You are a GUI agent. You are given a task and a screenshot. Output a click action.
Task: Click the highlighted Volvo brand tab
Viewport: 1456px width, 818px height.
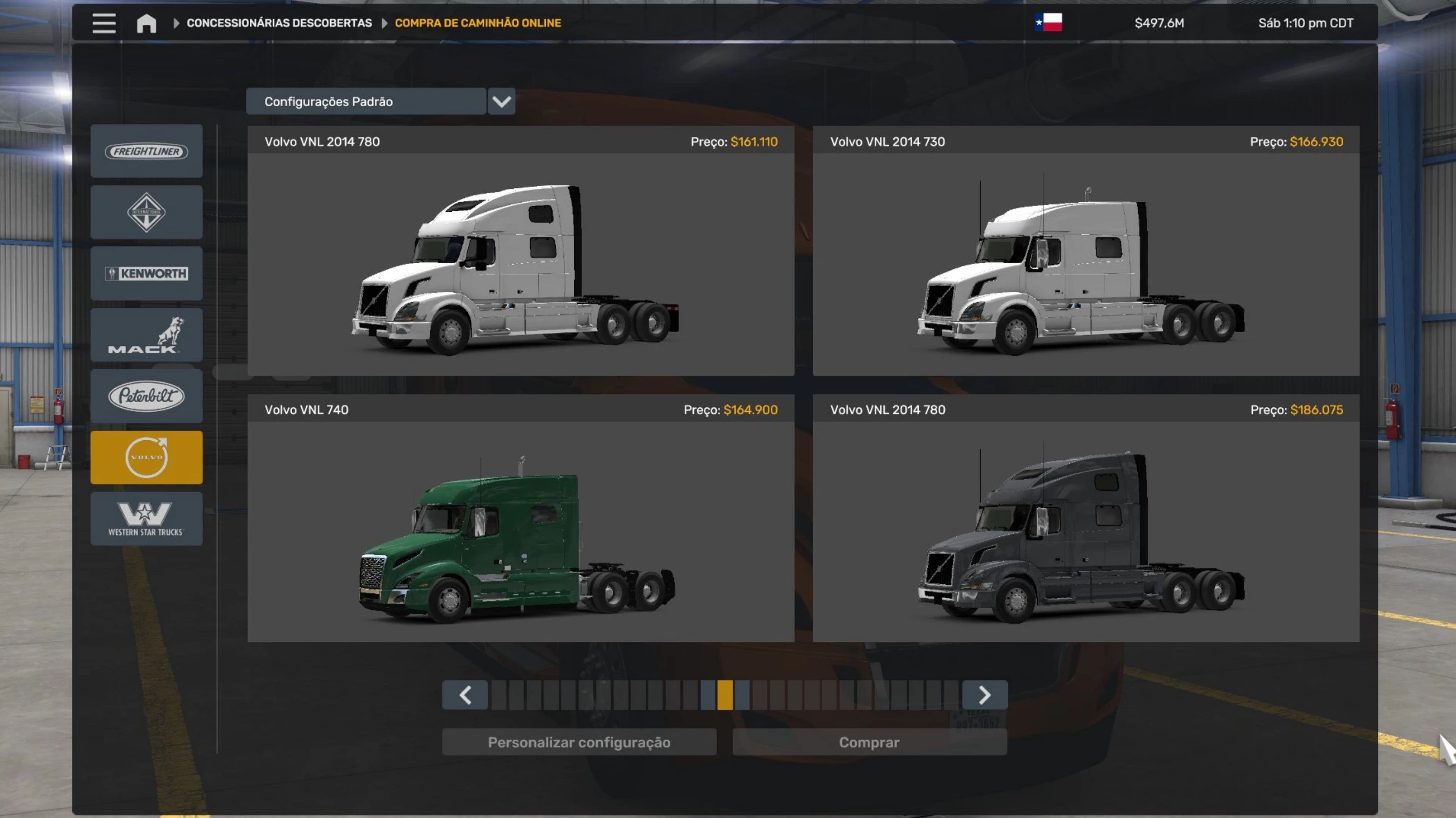[x=147, y=457]
